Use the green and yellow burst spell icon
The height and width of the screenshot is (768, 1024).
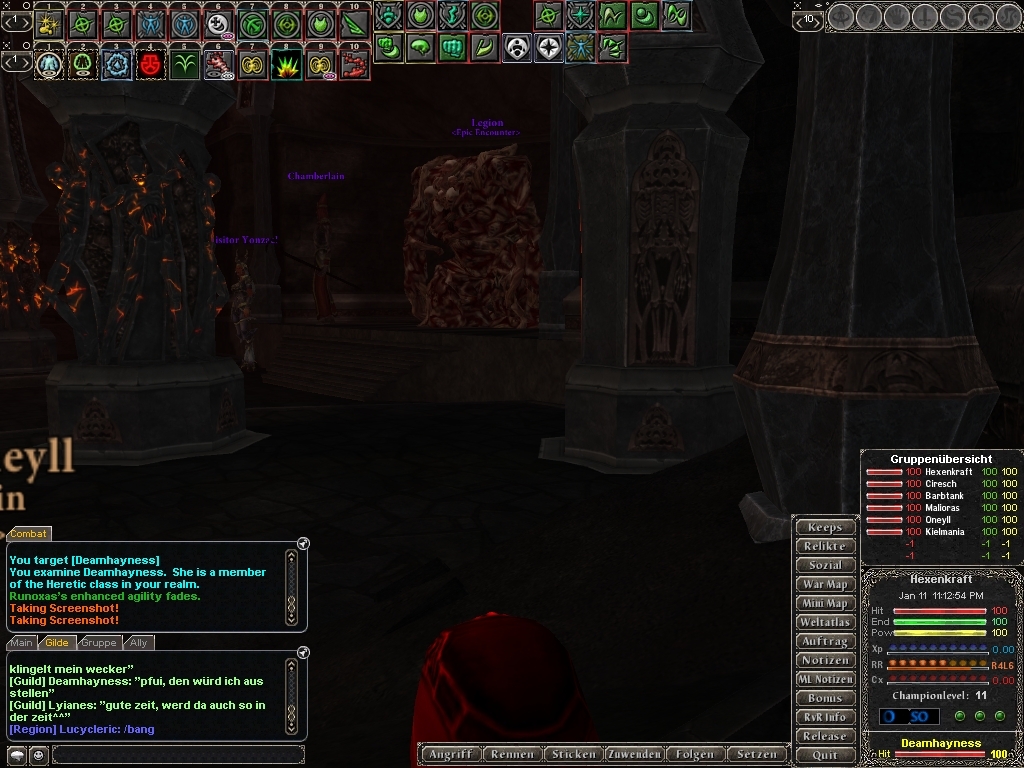[x=287, y=65]
